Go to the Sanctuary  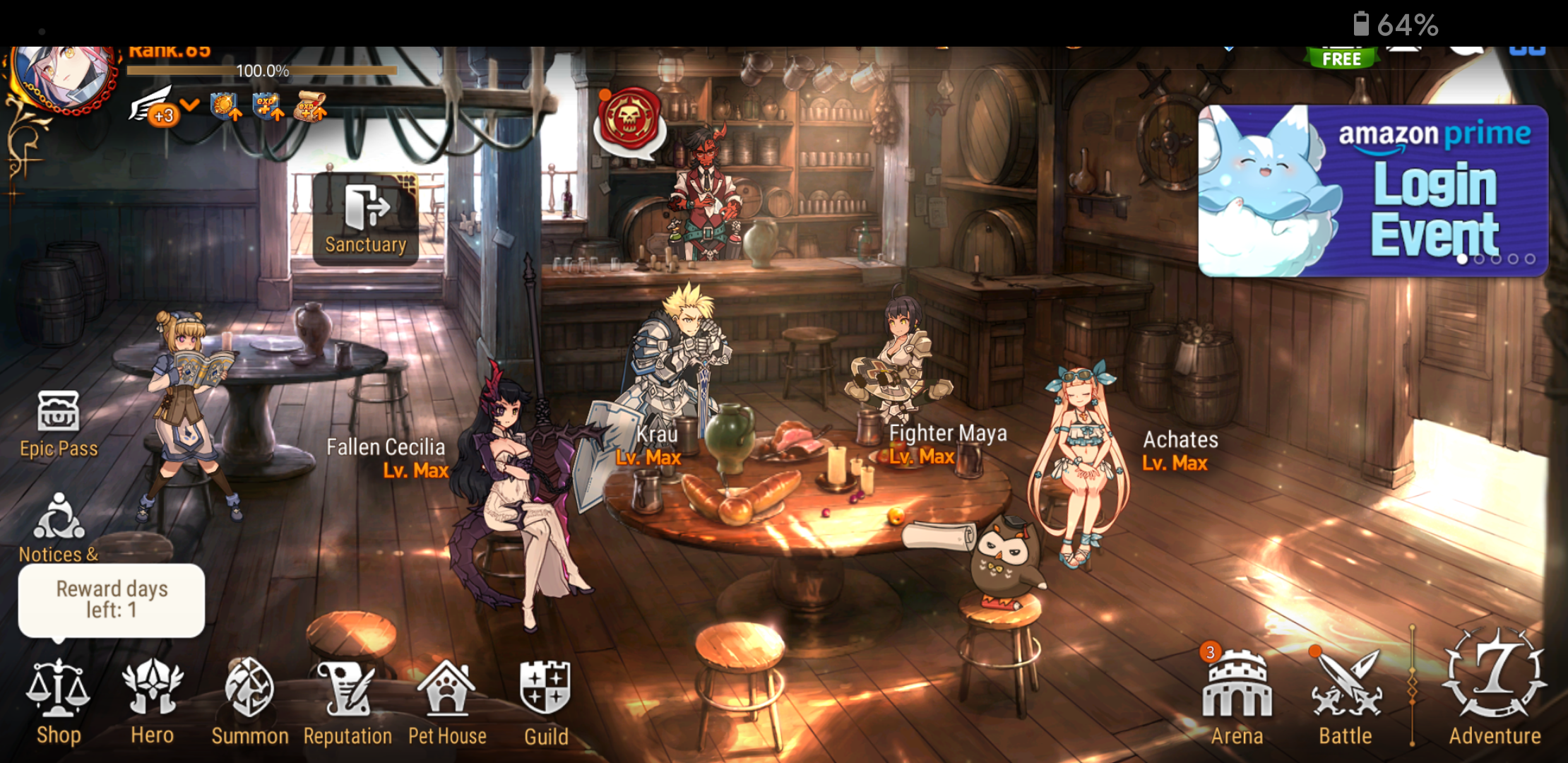click(x=366, y=219)
